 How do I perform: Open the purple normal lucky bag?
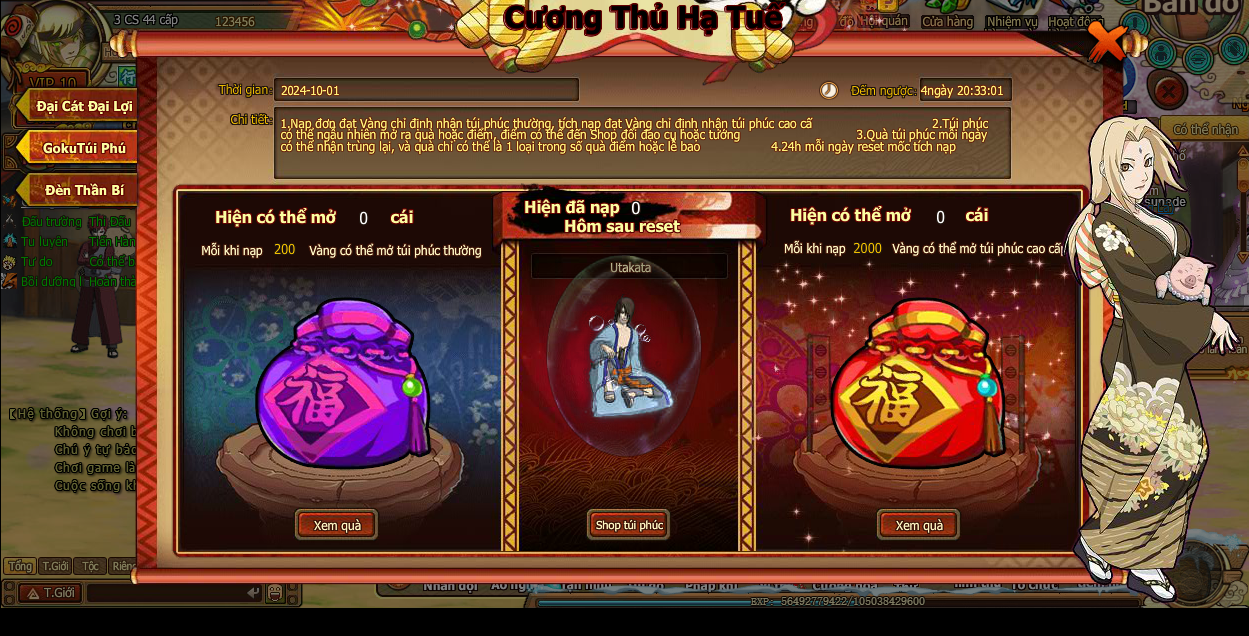pyautogui.click(x=342, y=385)
